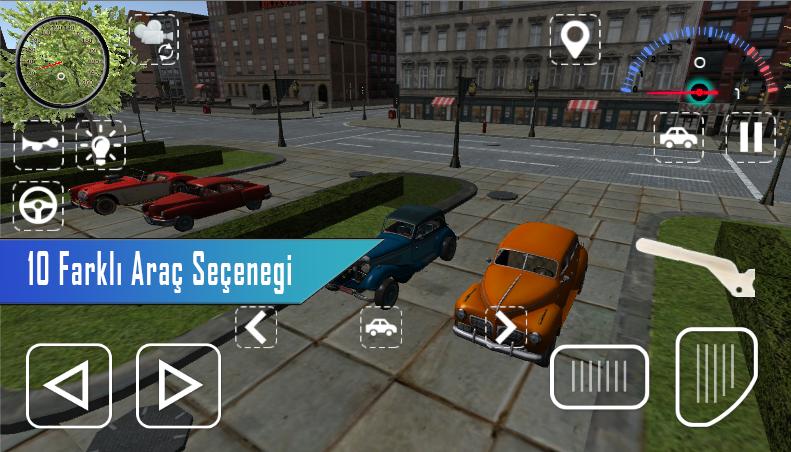791x452 pixels.
Task: Apply the brake pedal
Action: pos(599,376)
